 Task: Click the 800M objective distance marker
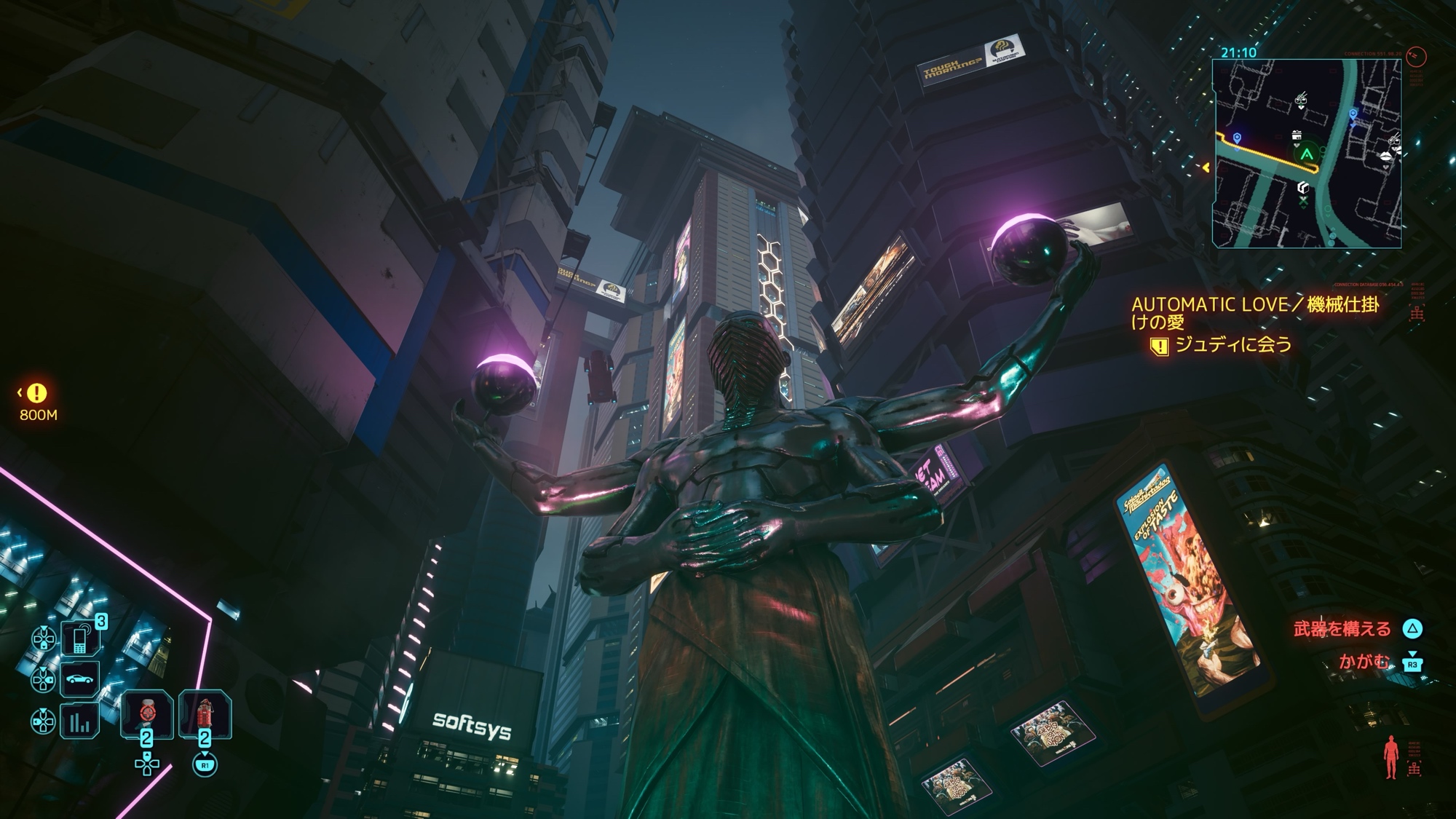(x=37, y=403)
